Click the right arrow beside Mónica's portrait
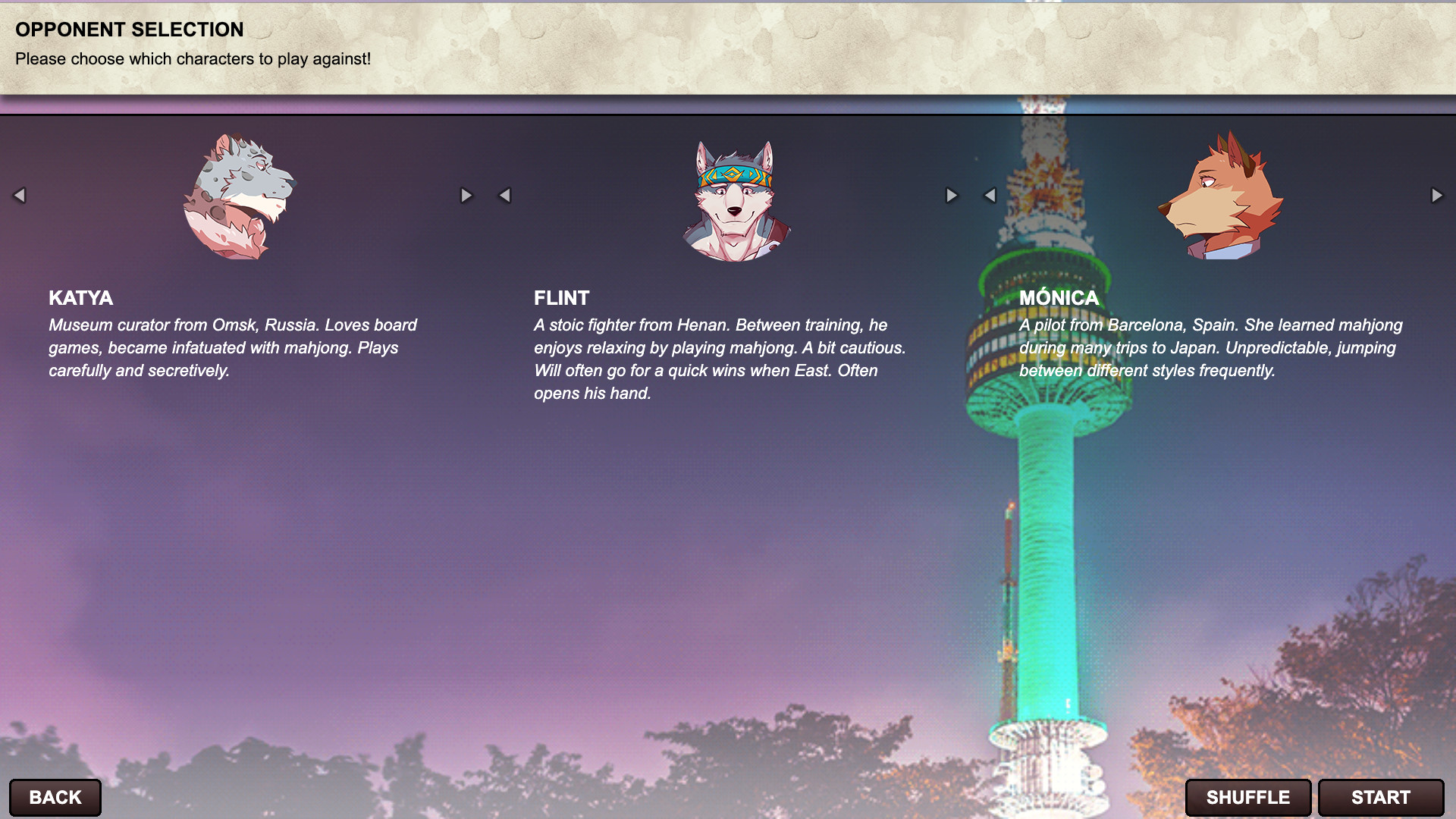The height and width of the screenshot is (819, 1456). pyautogui.click(x=1437, y=195)
